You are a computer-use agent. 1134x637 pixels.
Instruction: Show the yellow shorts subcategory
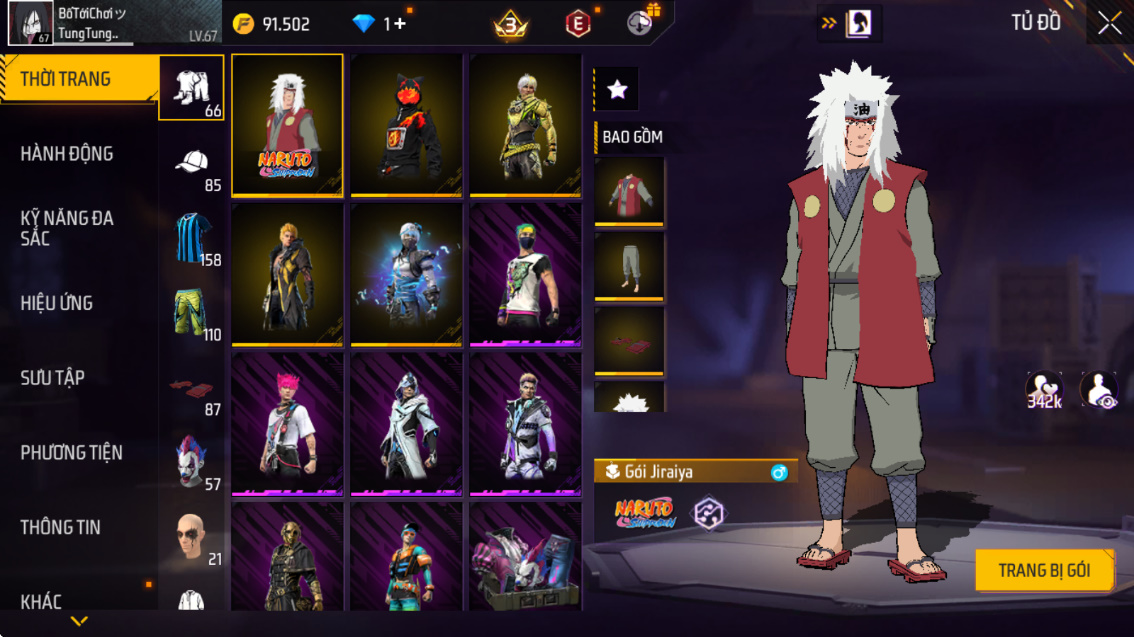coord(192,313)
